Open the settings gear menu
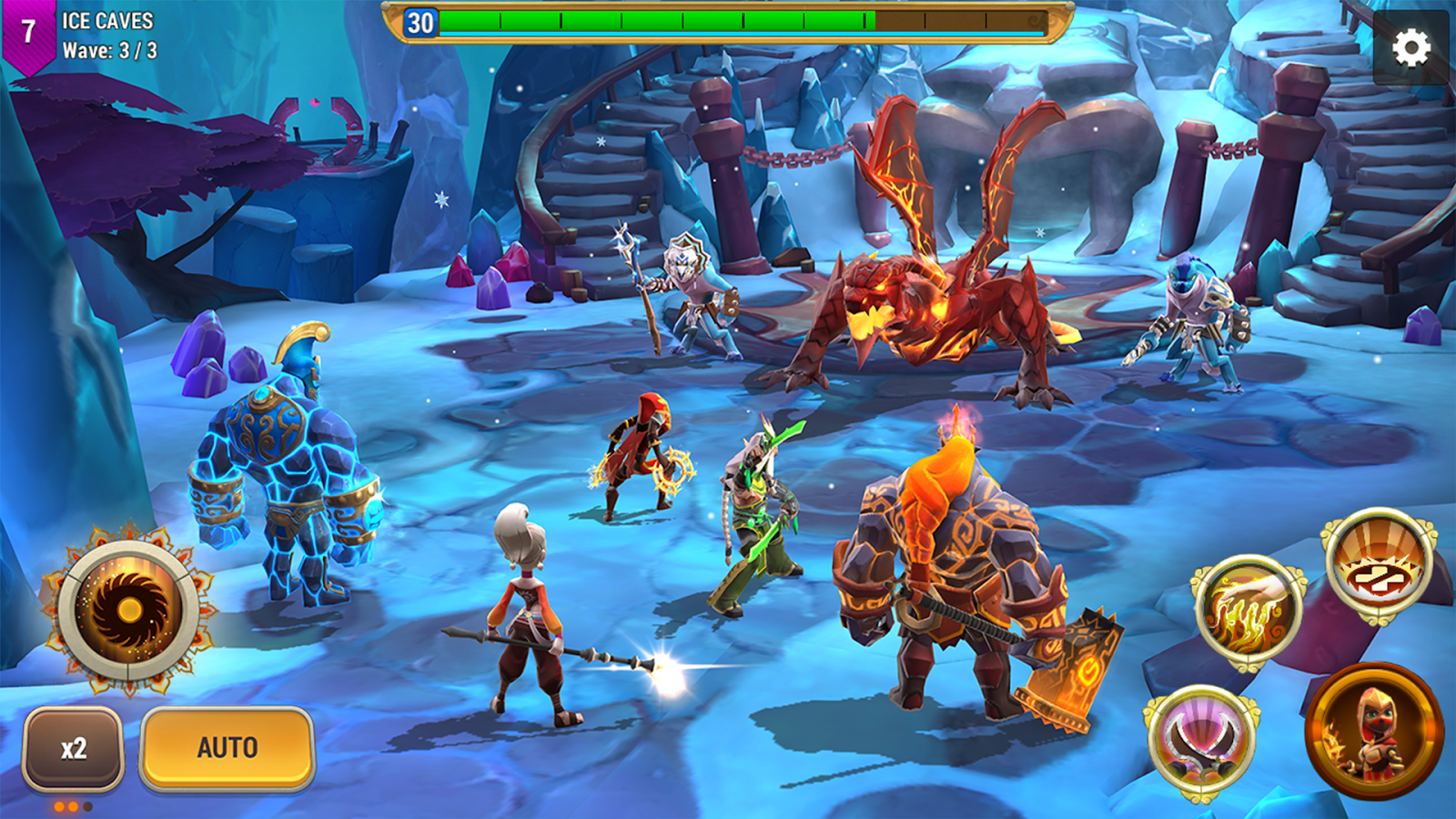 tap(1410, 48)
